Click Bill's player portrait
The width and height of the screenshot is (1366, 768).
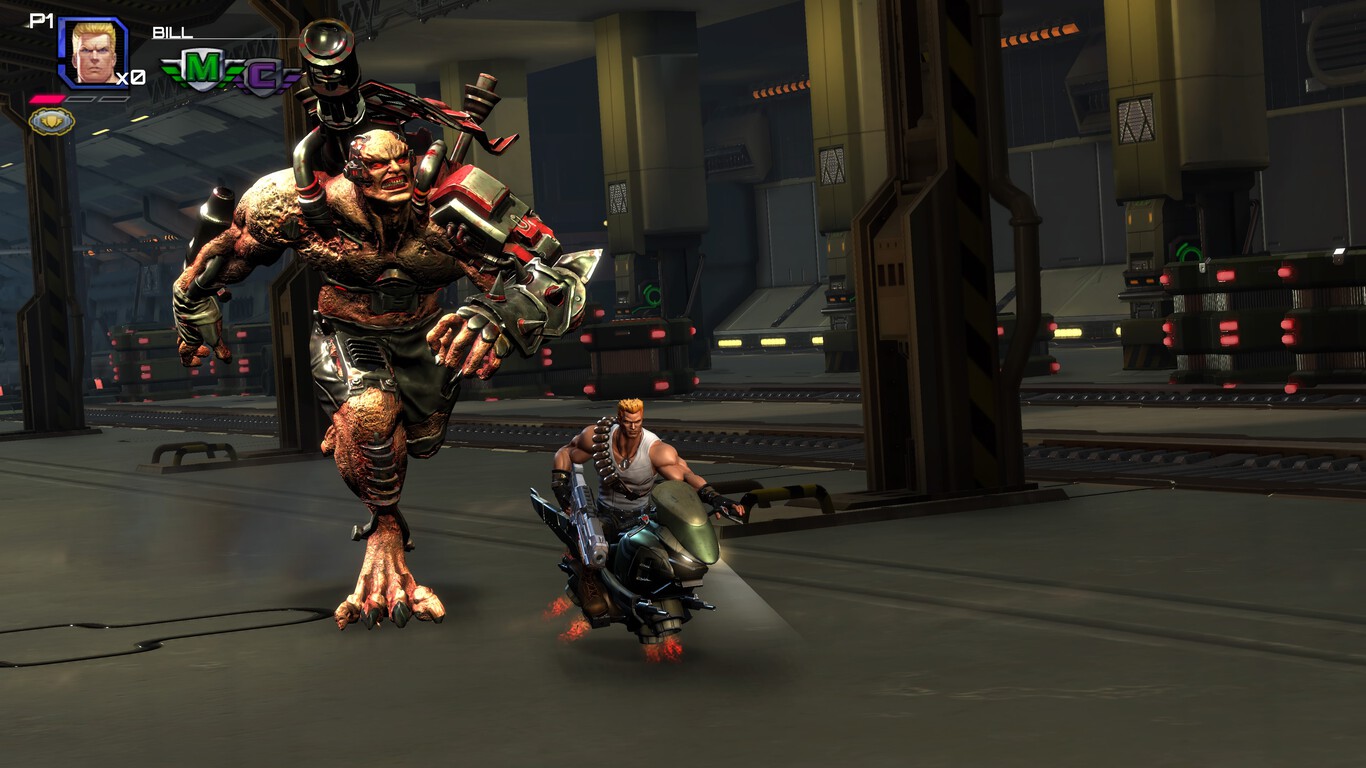click(x=94, y=52)
